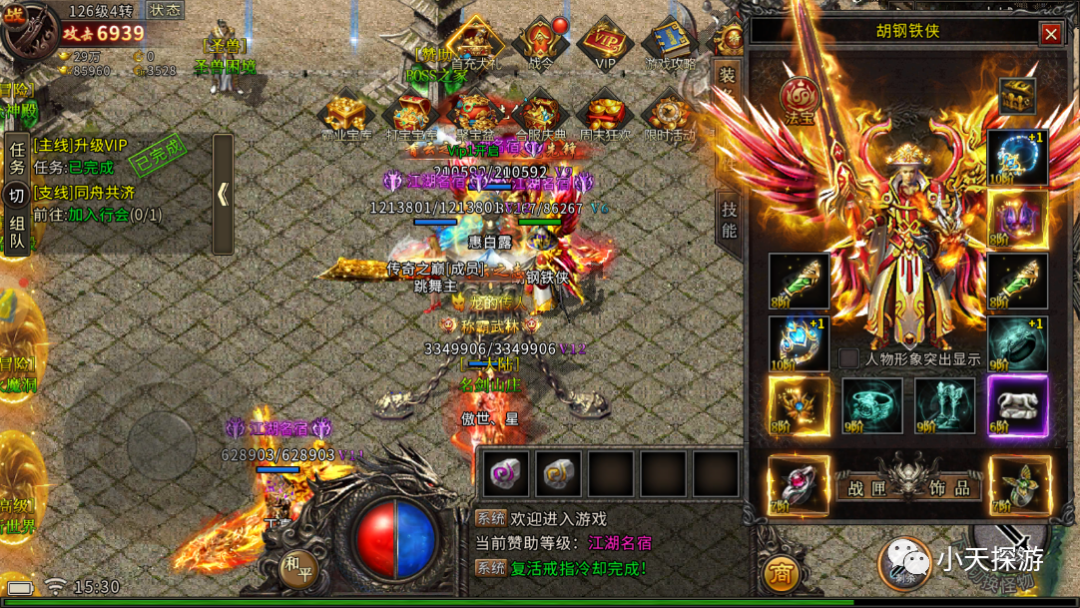
Task: Collapse the quest tracker with the arrow
Action: (222, 193)
